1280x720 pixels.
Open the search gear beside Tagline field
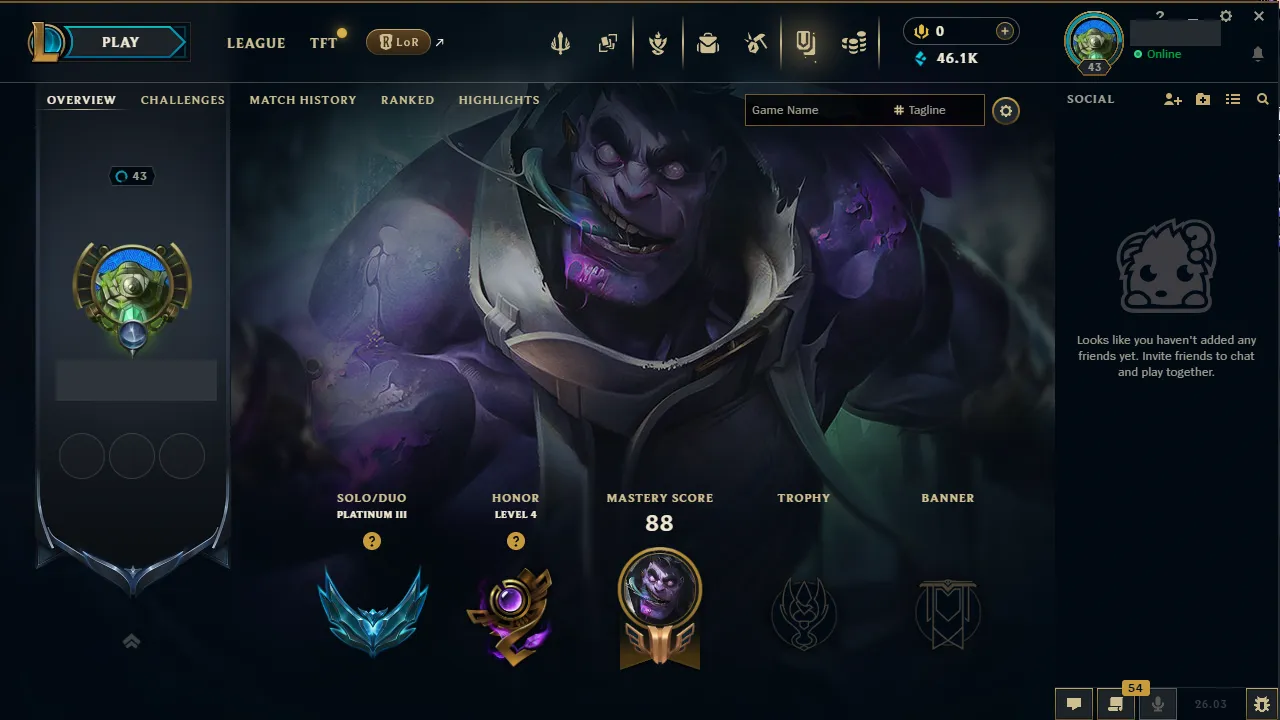click(x=1006, y=111)
